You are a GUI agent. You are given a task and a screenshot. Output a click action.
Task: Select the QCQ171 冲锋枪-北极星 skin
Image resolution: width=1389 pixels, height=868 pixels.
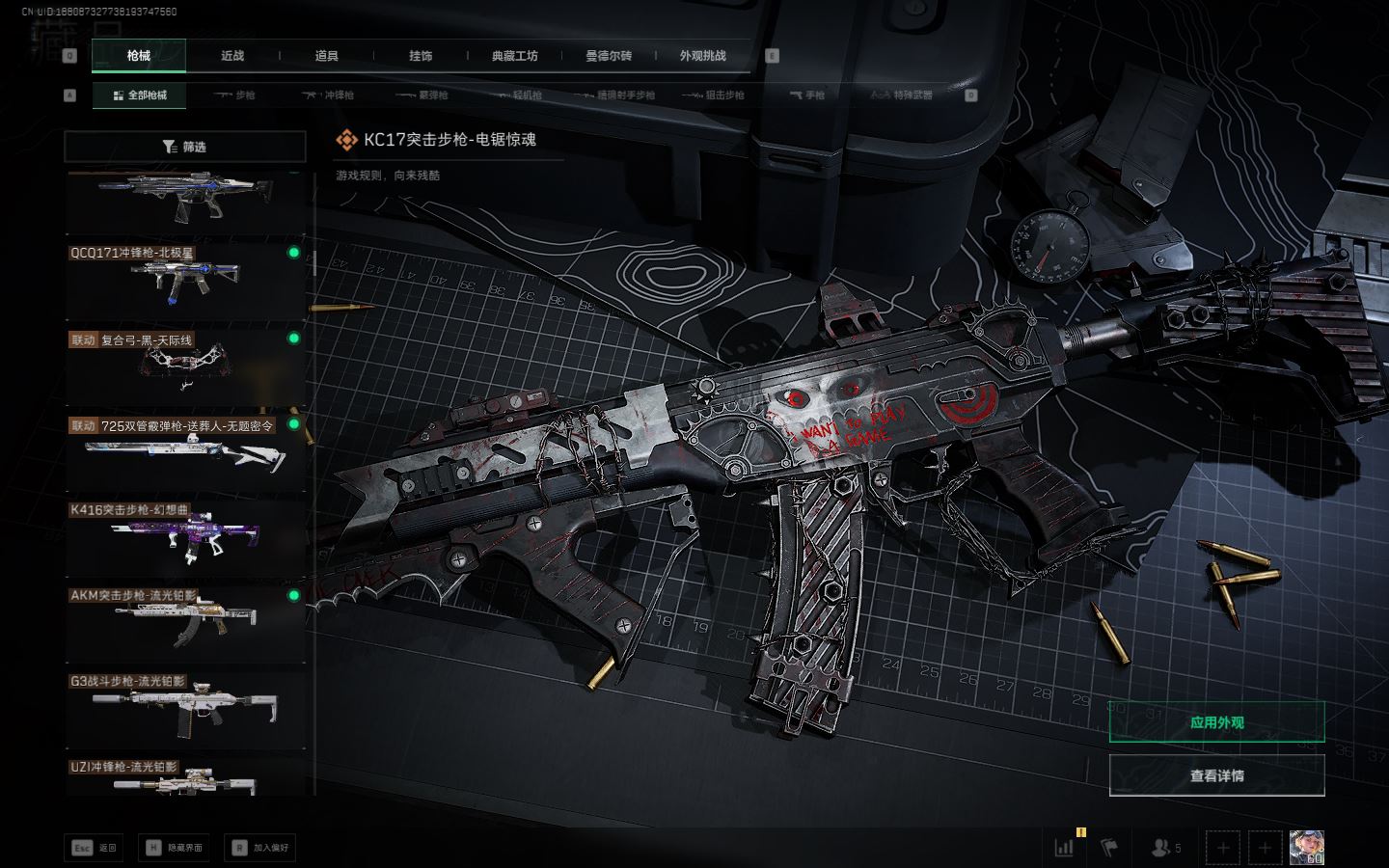(x=185, y=280)
